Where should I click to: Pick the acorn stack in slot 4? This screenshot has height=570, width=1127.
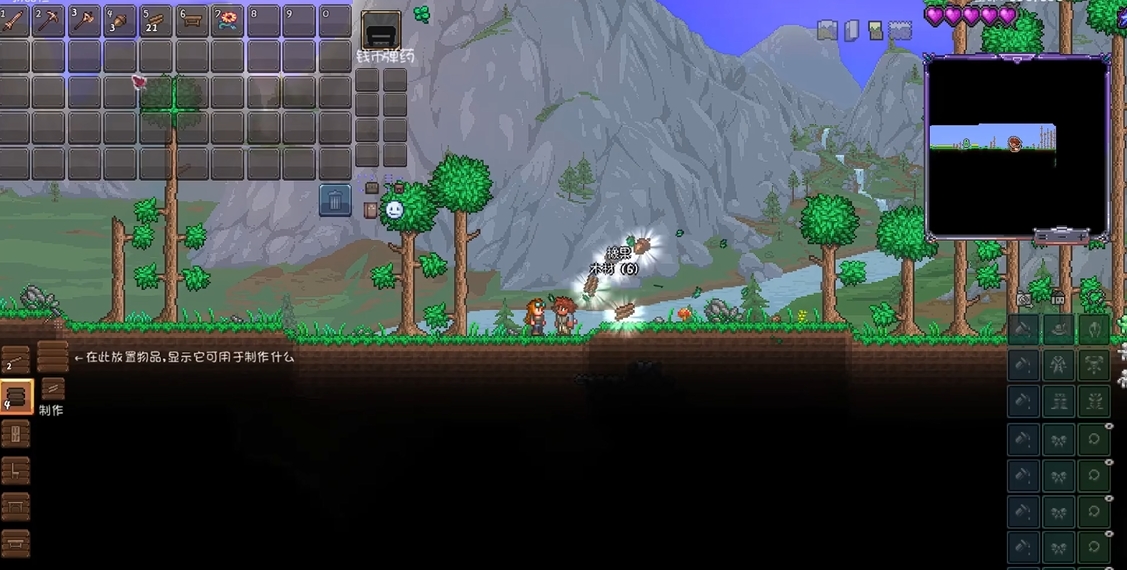(120, 21)
